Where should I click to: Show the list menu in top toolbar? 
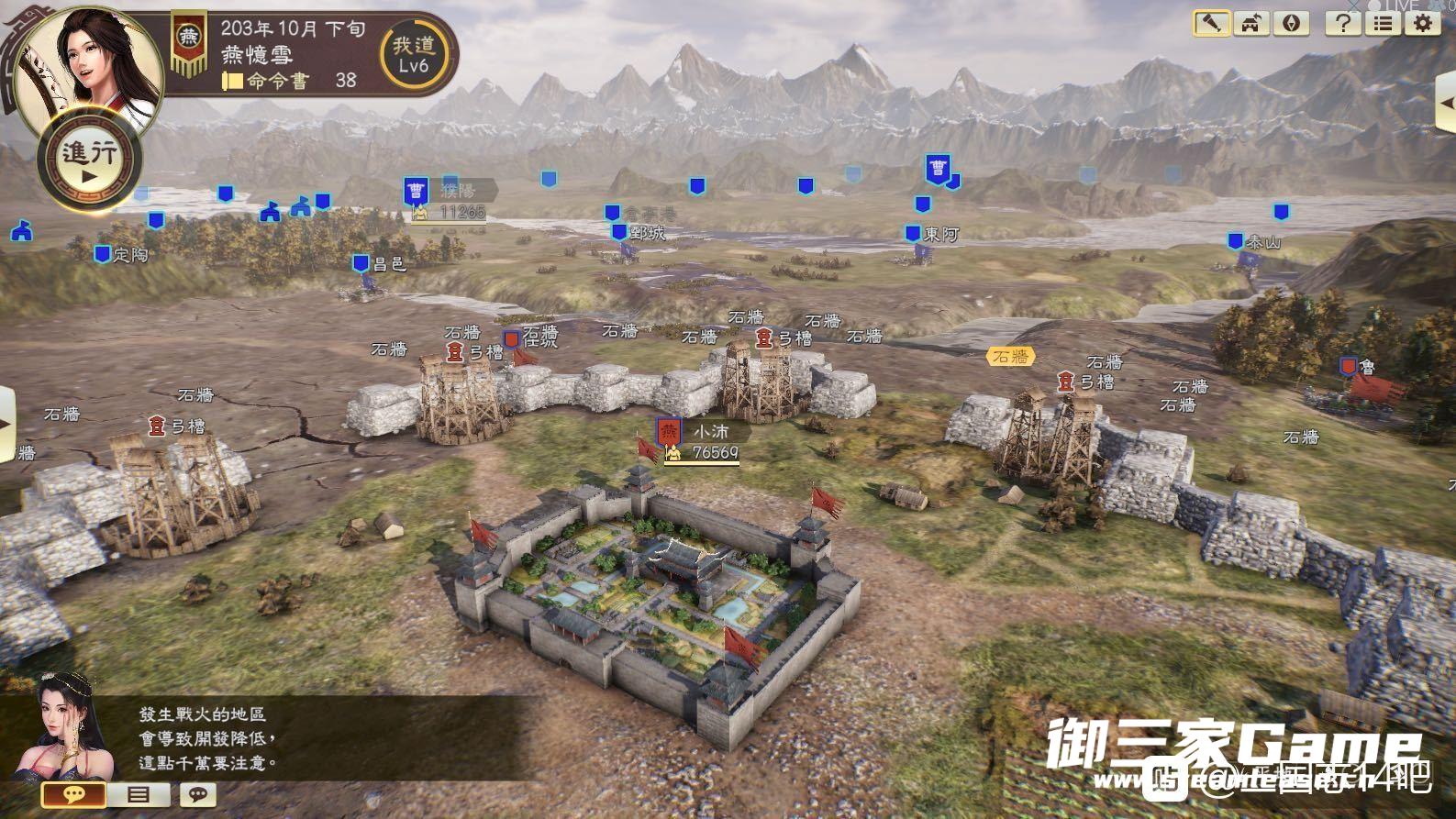1384,23
